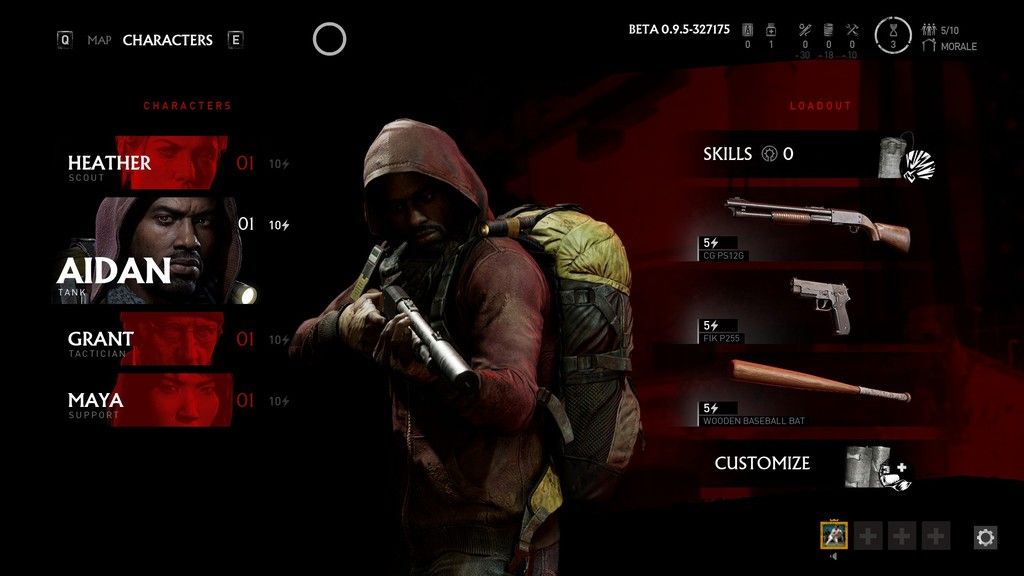Screen dimensions: 1024x576
Task: Open the Characters tab
Action: point(167,41)
